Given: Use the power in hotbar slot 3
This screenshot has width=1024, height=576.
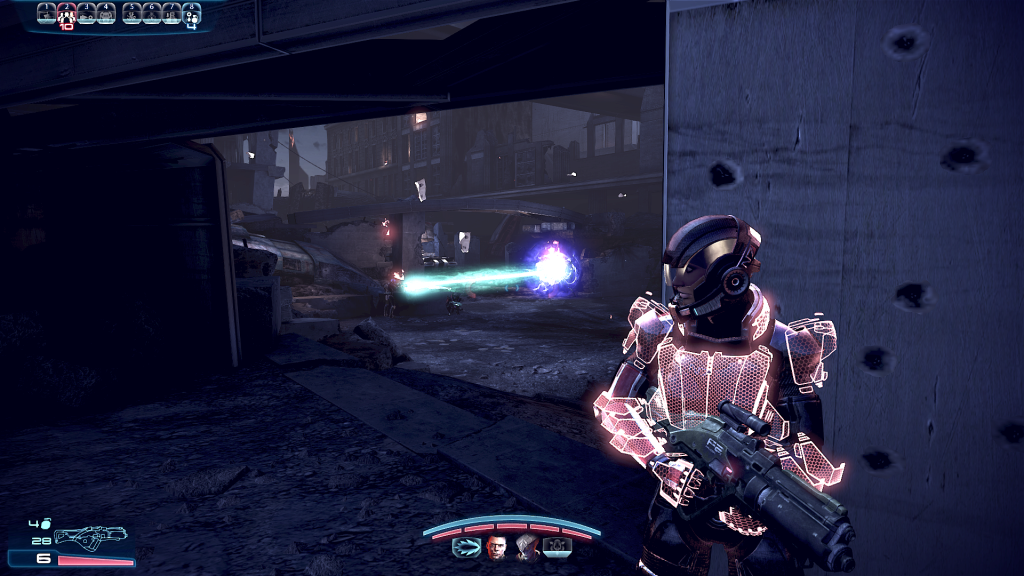Looking at the screenshot, I should click(x=87, y=13).
